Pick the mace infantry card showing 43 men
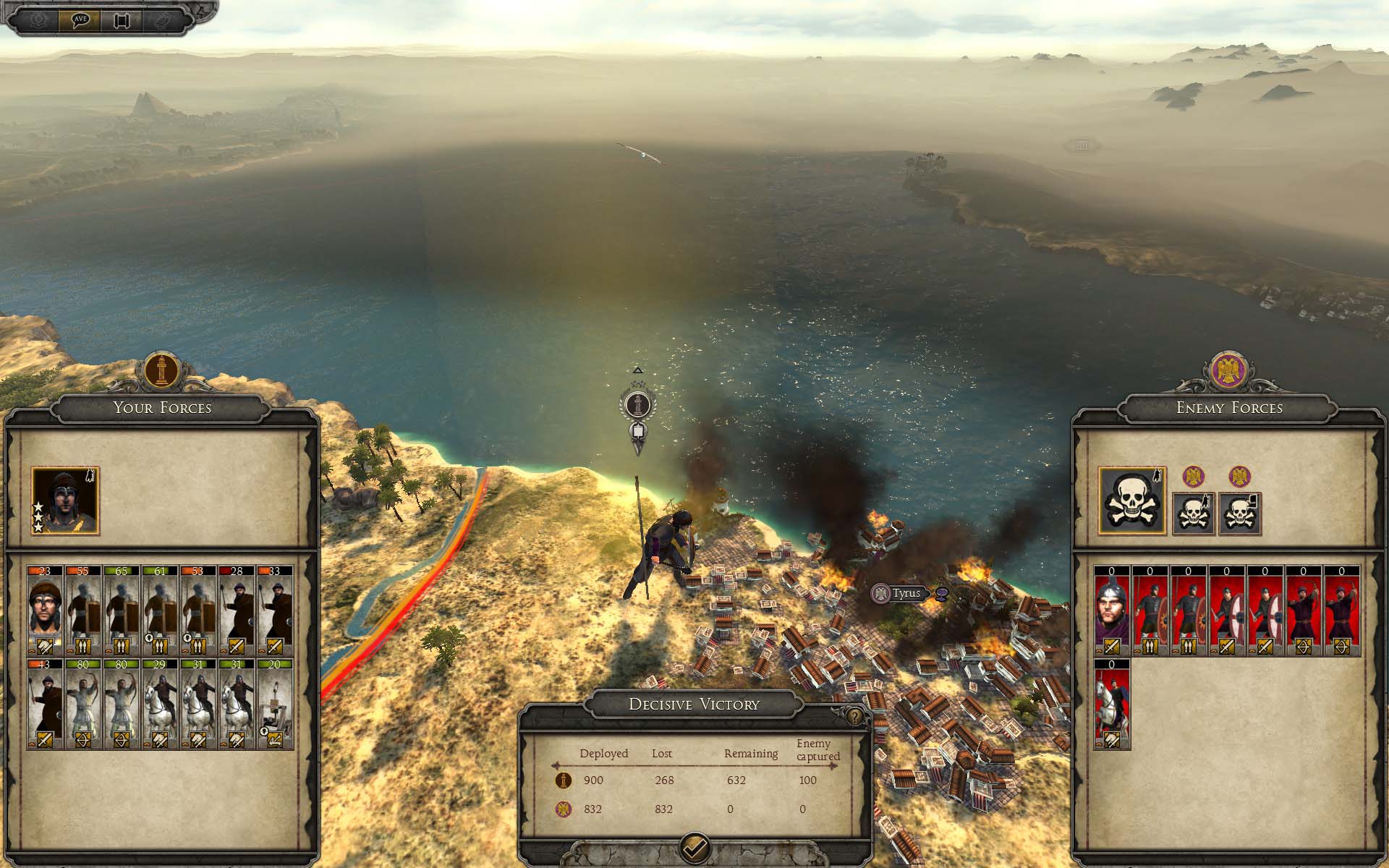 [x=45, y=704]
